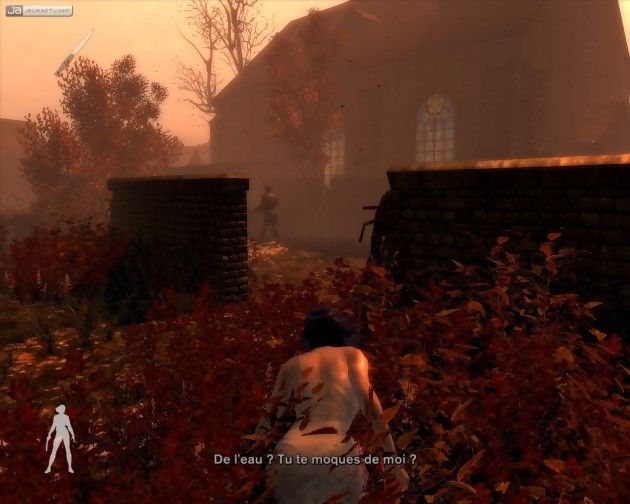Select the knife weapon icon
The height and width of the screenshot is (504, 630).
tap(74, 52)
